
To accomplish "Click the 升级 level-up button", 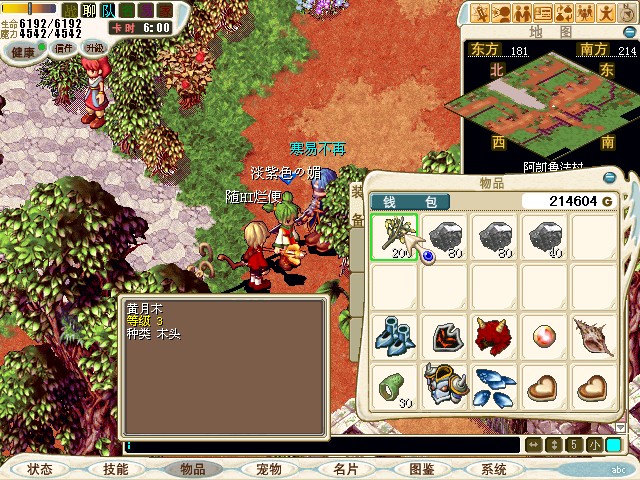I will tap(95, 48).
